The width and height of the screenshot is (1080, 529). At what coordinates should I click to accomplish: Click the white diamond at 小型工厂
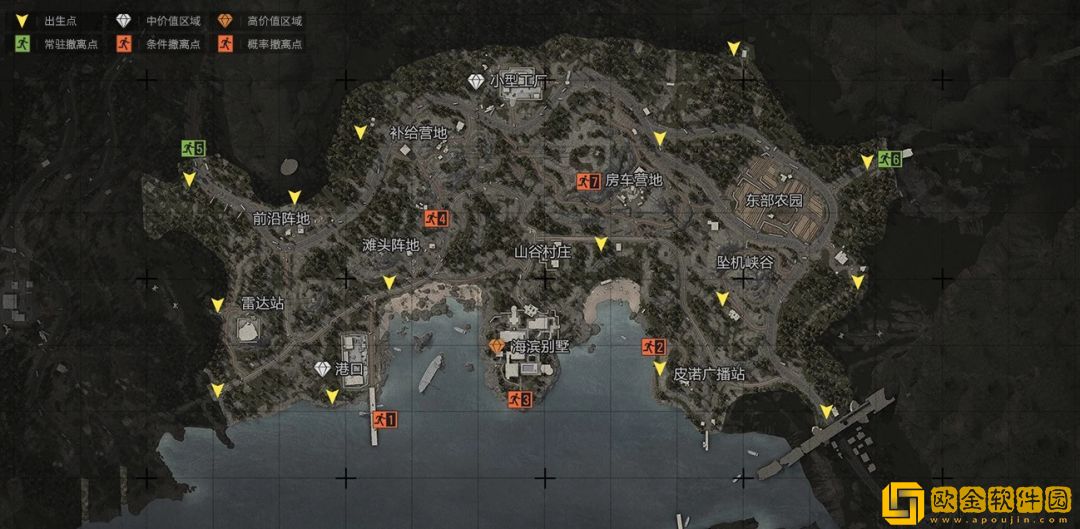coord(476,80)
